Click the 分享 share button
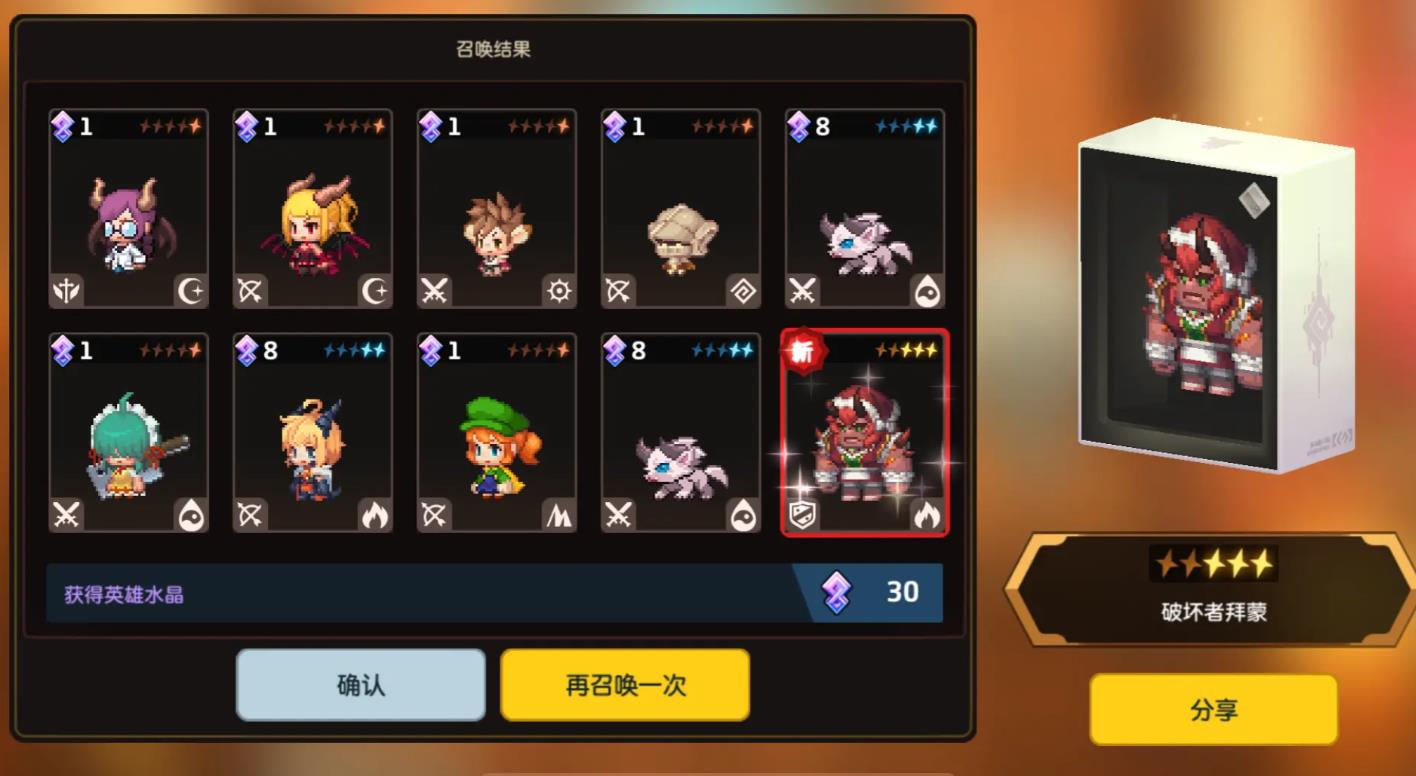1416x776 pixels. coord(1212,710)
